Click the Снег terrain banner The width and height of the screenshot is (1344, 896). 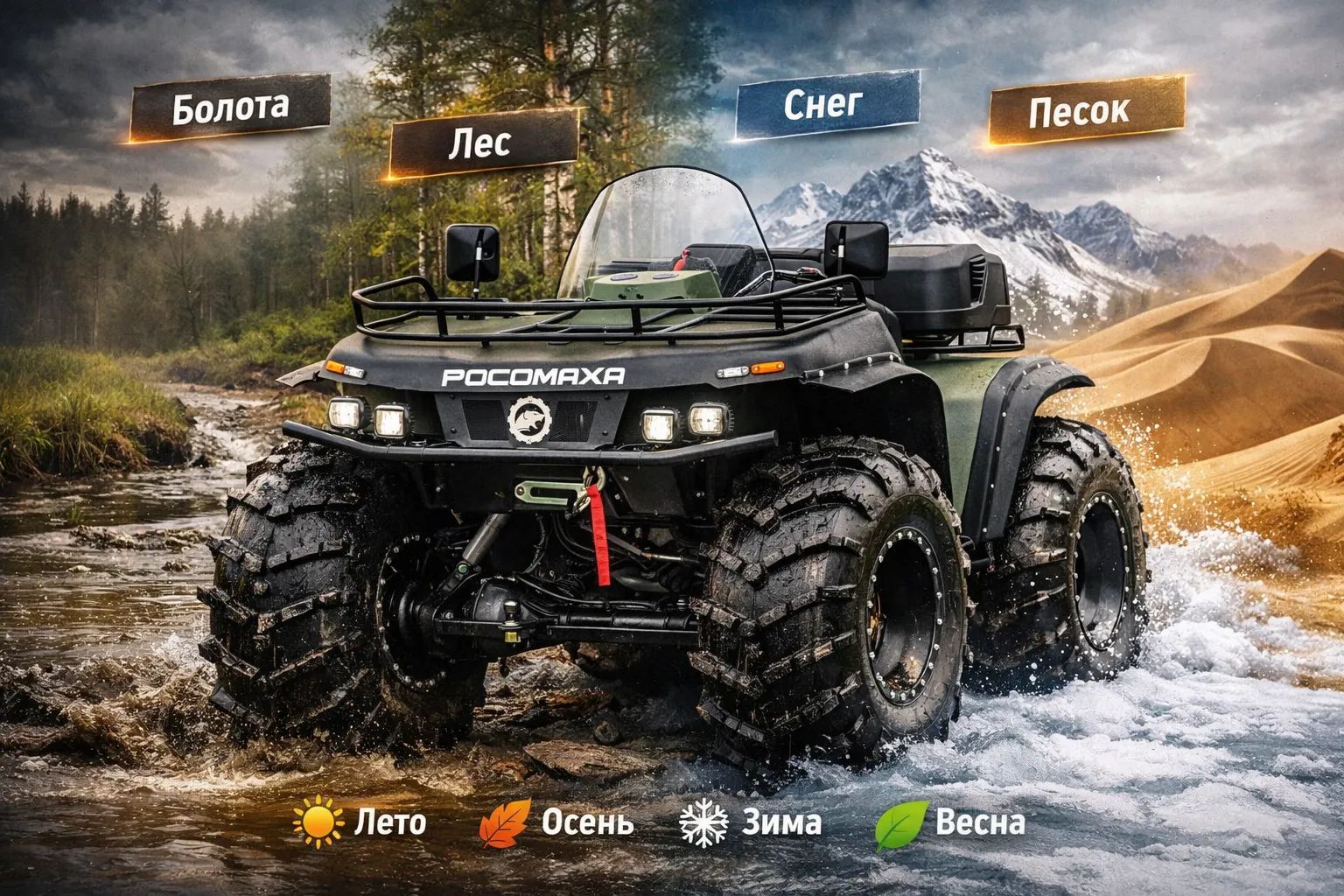tap(826, 105)
